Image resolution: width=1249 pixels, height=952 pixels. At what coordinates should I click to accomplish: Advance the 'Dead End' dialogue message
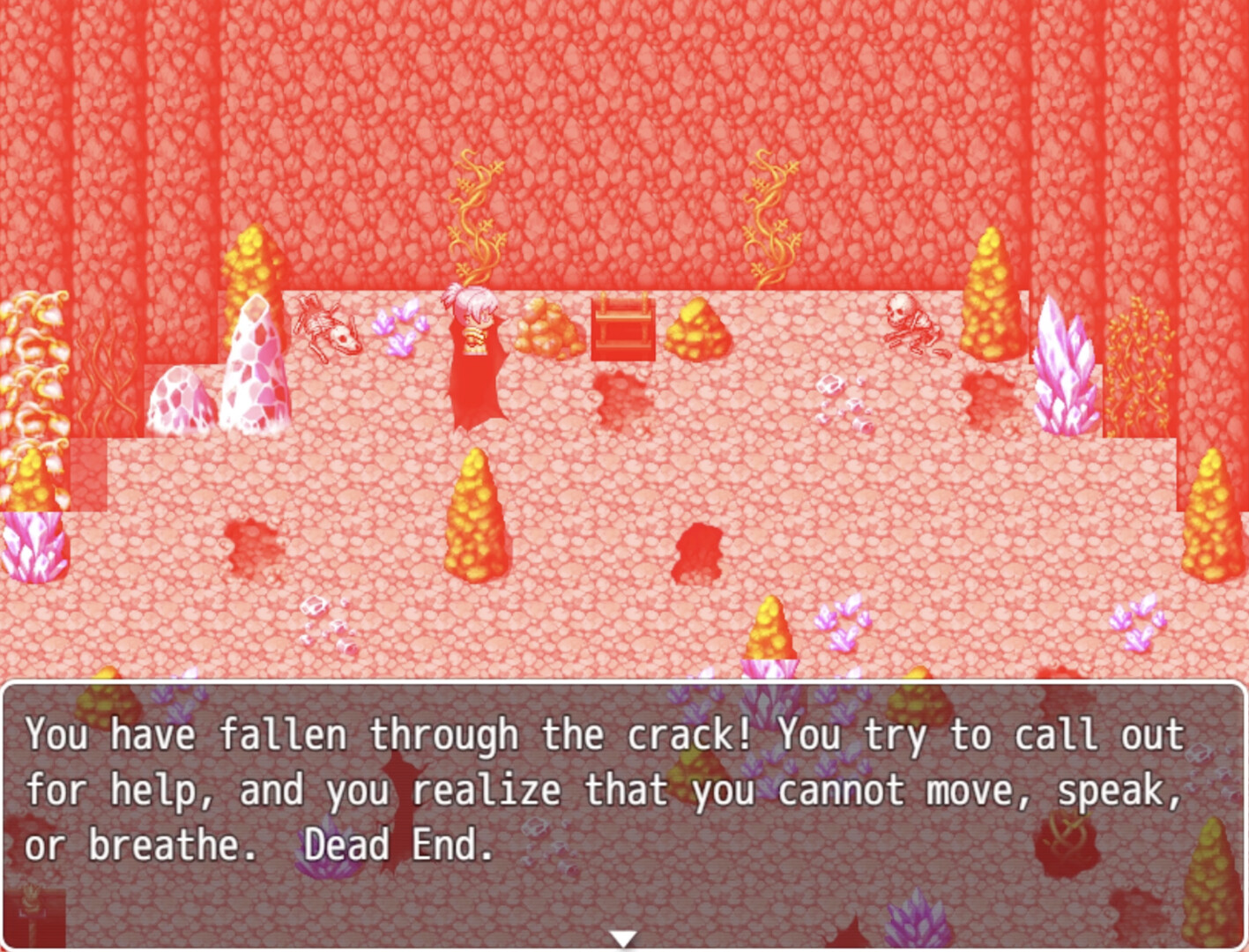(x=617, y=793)
